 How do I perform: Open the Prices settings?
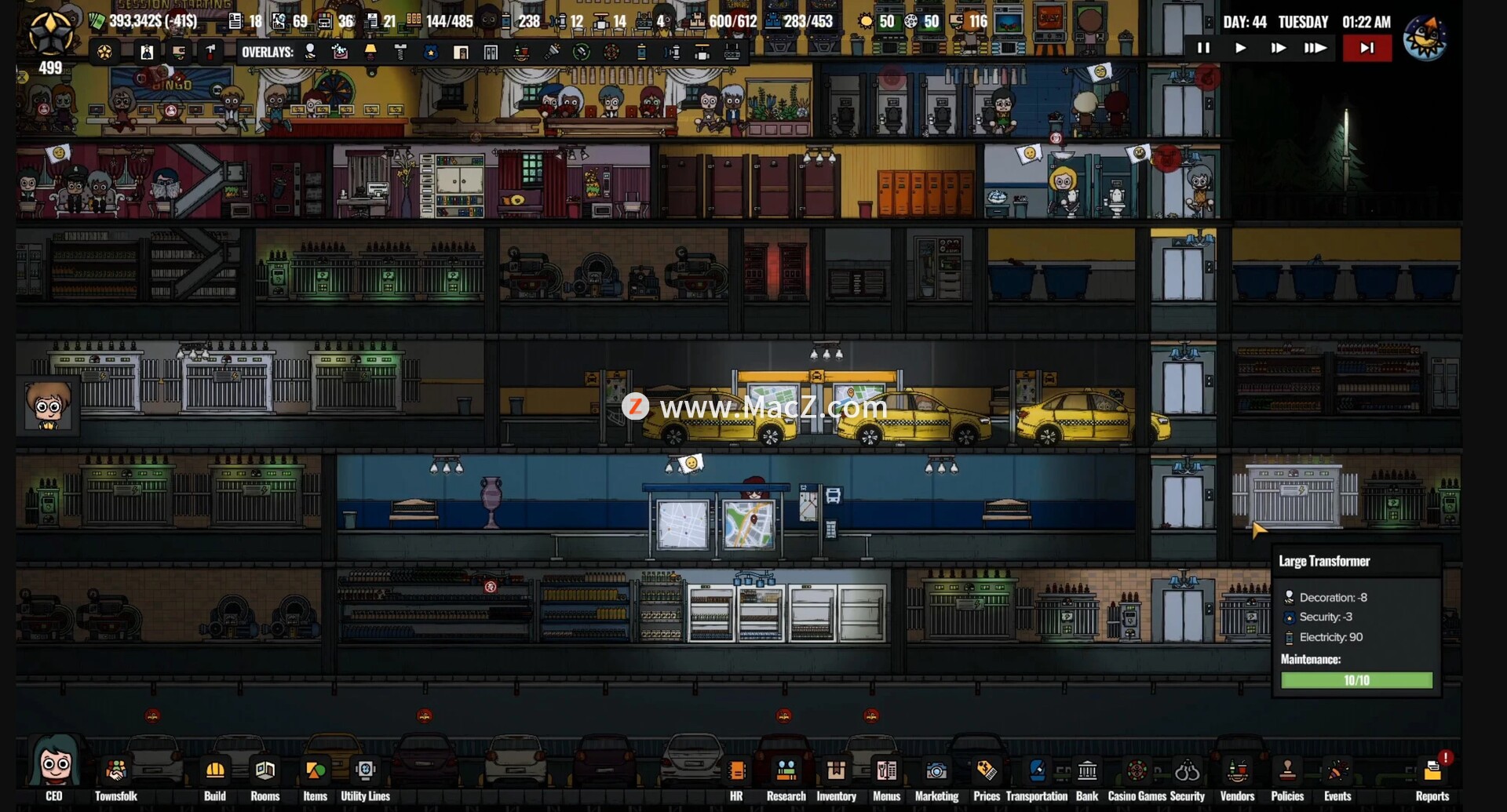point(986,772)
